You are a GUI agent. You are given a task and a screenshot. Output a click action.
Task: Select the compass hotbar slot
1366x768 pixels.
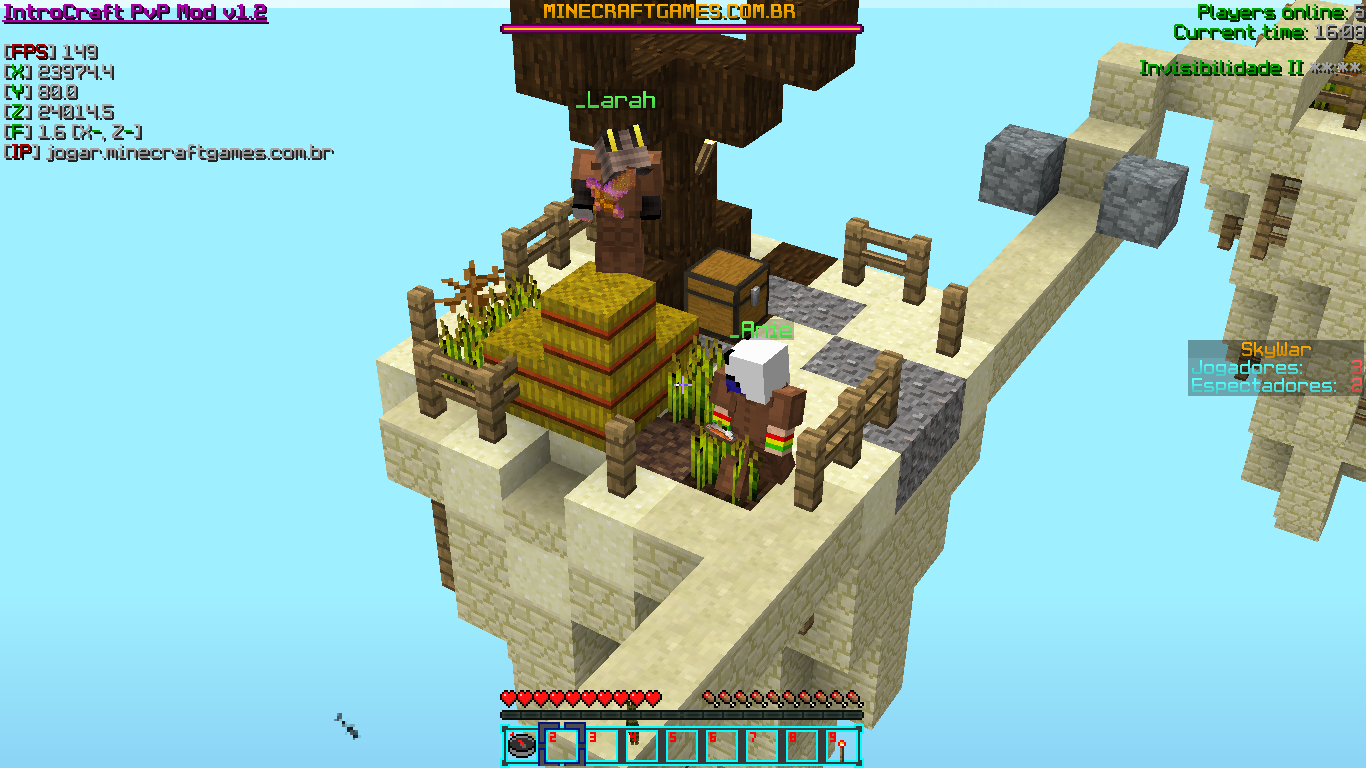(x=521, y=746)
